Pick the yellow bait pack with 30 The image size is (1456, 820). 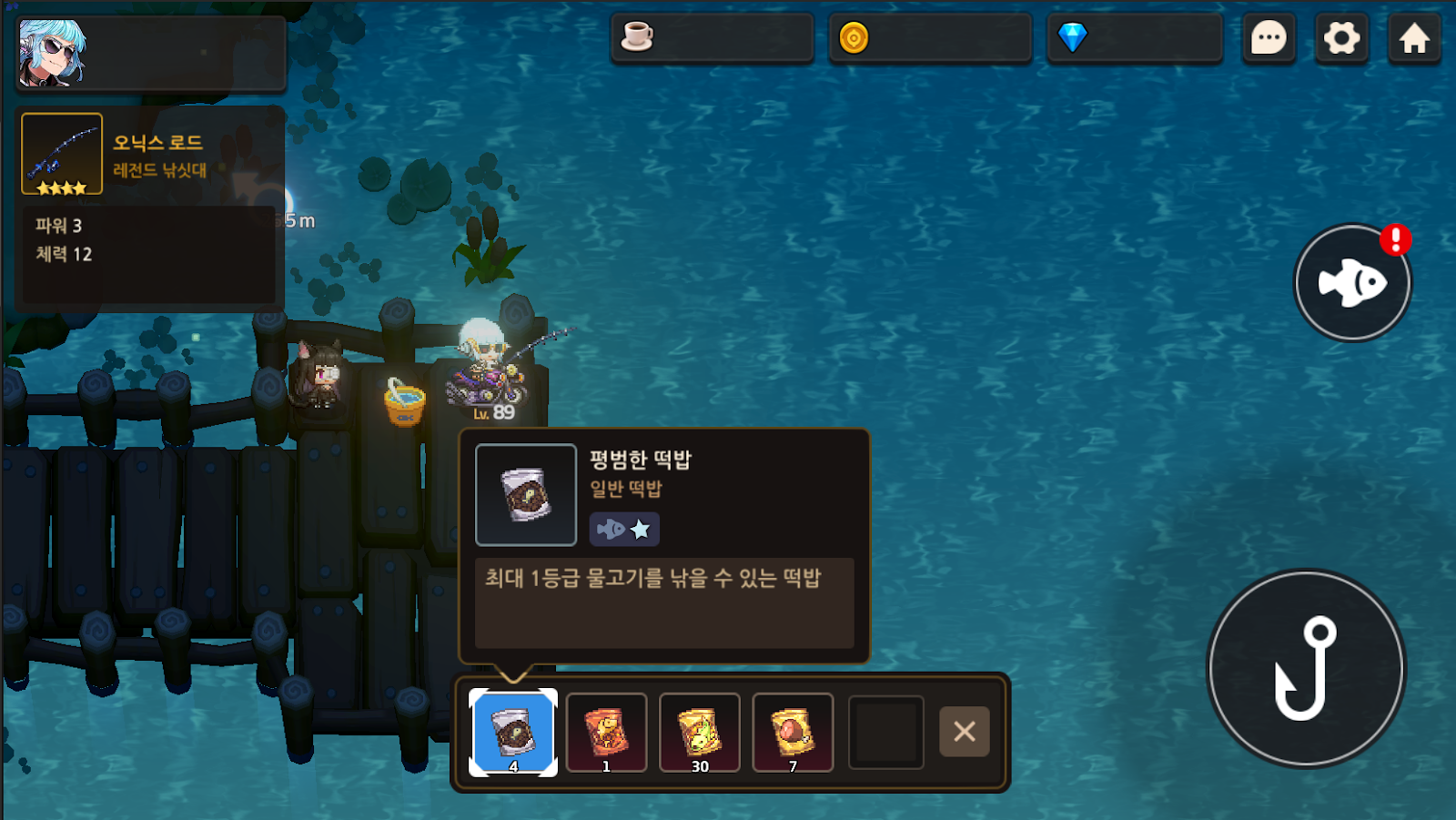[x=699, y=732]
